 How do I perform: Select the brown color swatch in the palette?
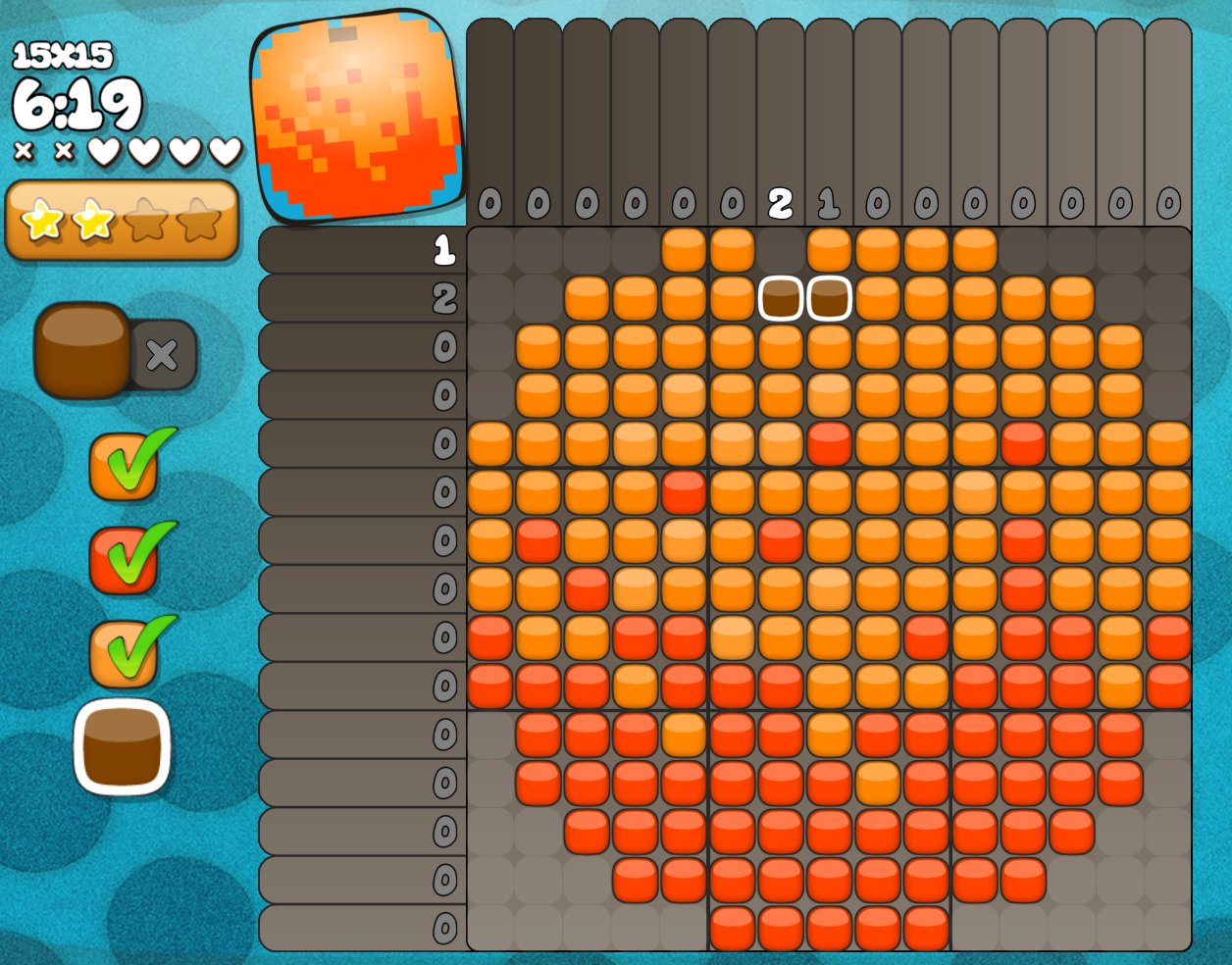(122, 747)
